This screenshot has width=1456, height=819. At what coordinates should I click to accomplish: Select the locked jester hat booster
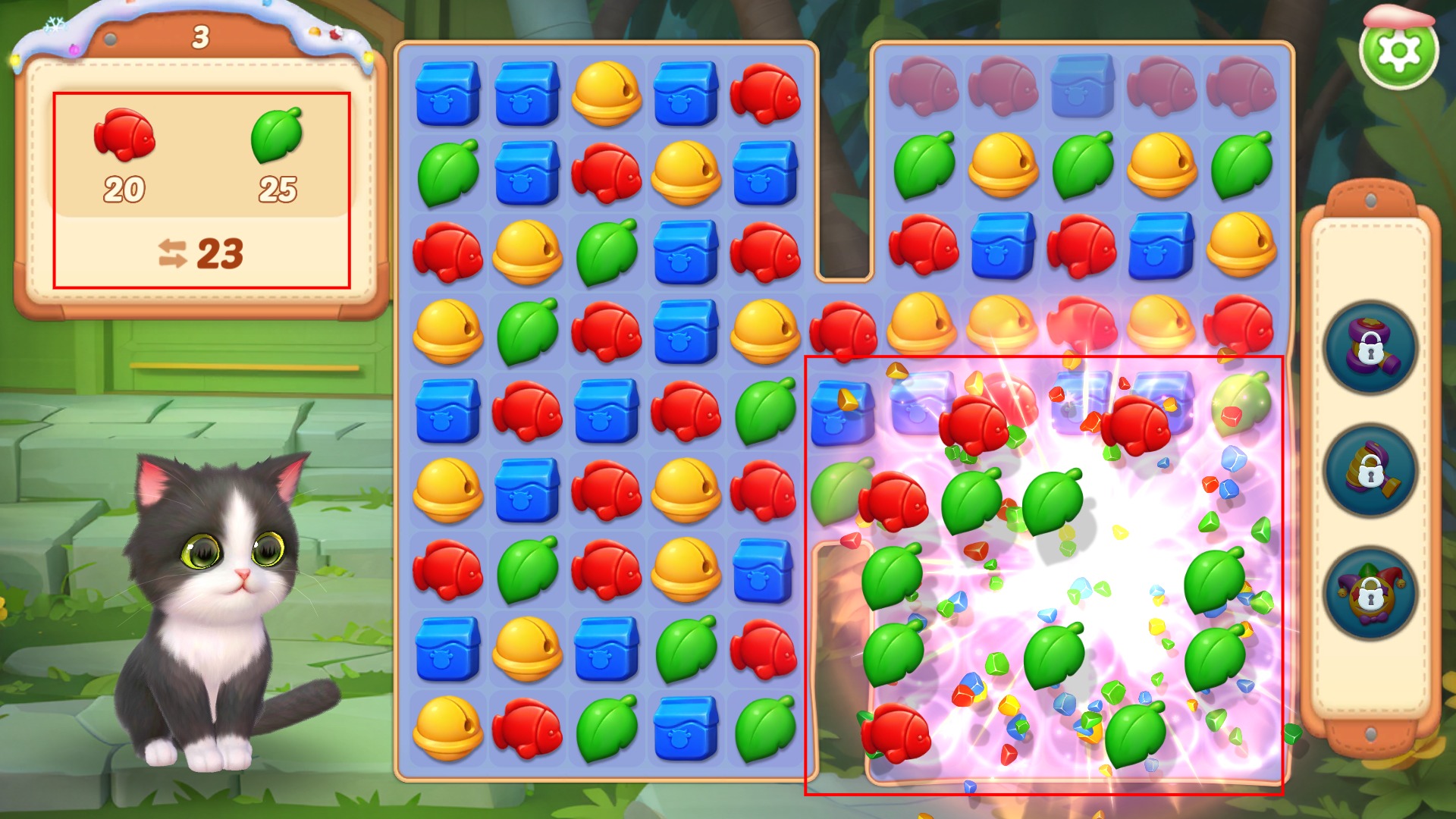tap(1370, 594)
